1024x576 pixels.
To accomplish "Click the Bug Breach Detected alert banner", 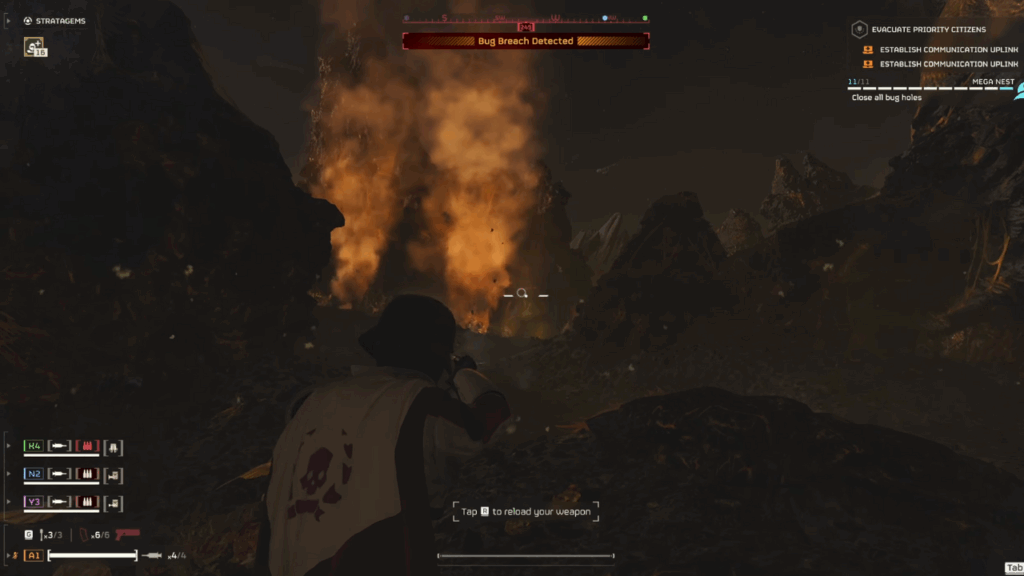I will click(526, 41).
